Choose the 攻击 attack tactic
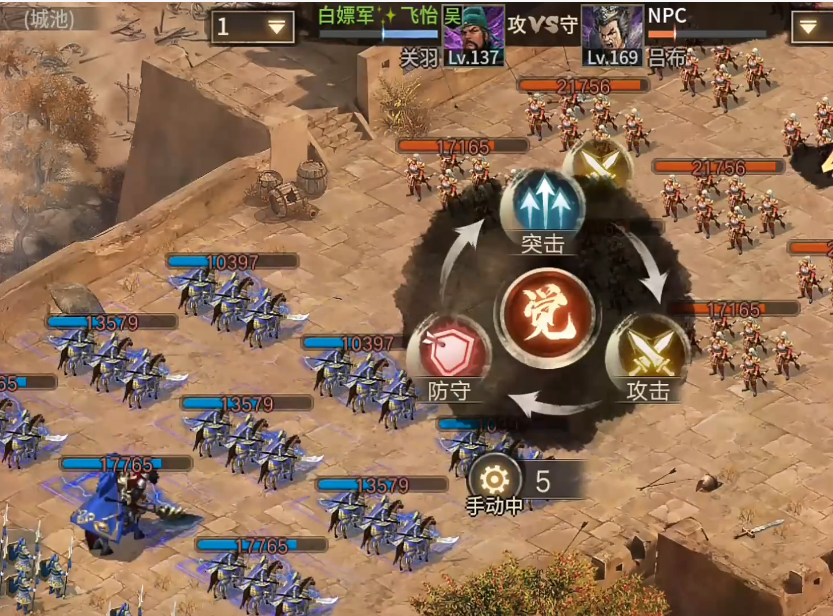833x616 pixels. point(647,353)
